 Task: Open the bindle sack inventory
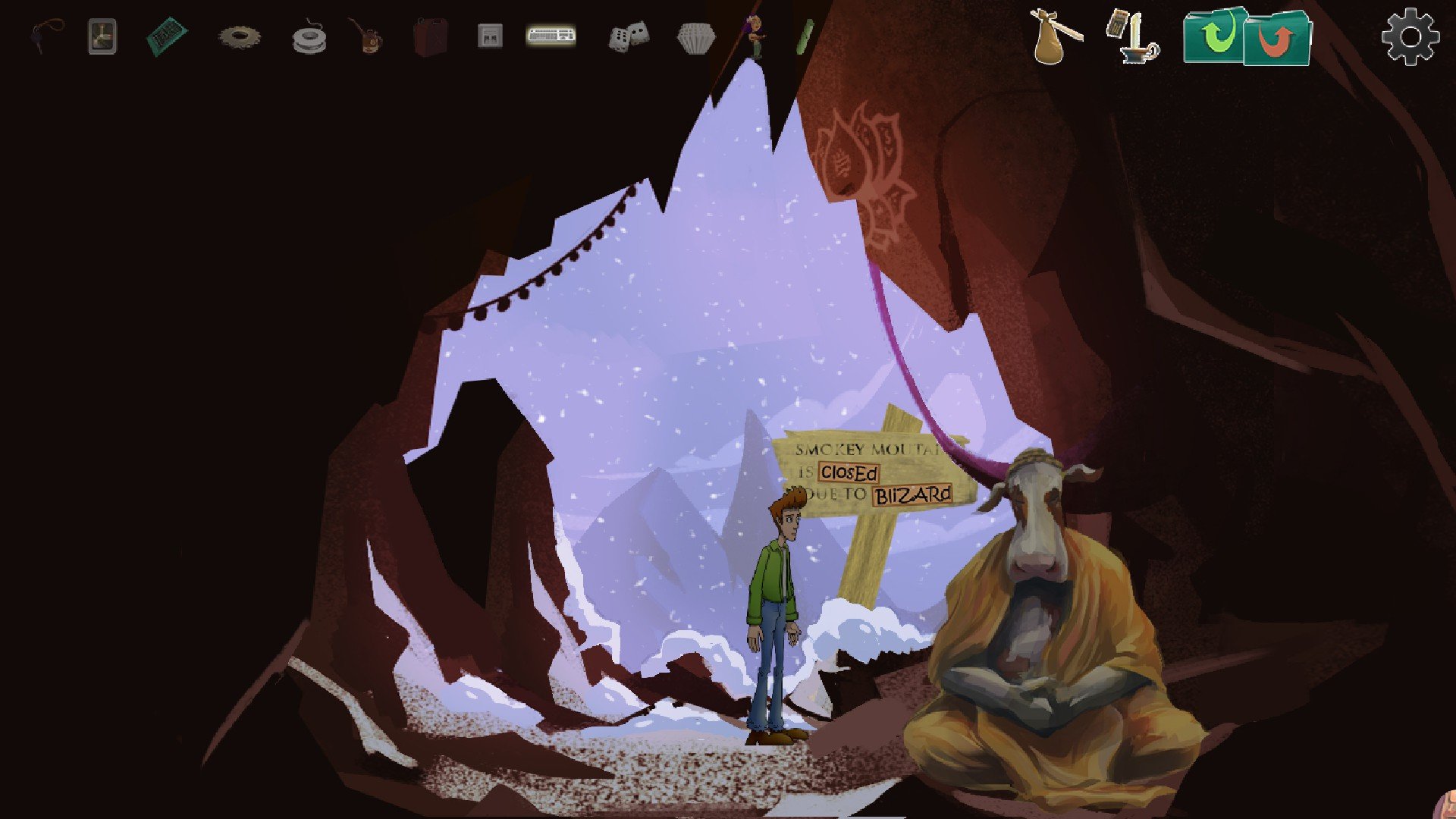1056,36
